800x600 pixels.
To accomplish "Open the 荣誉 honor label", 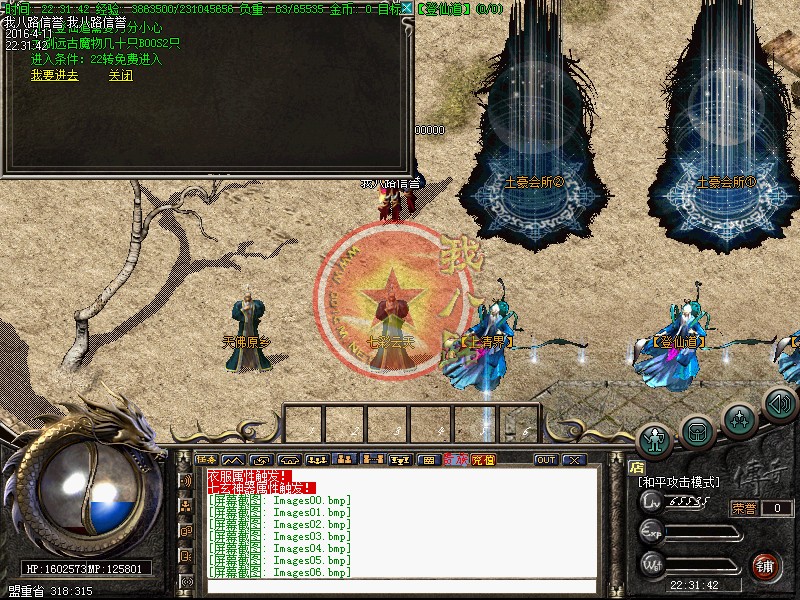I will coord(744,508).
